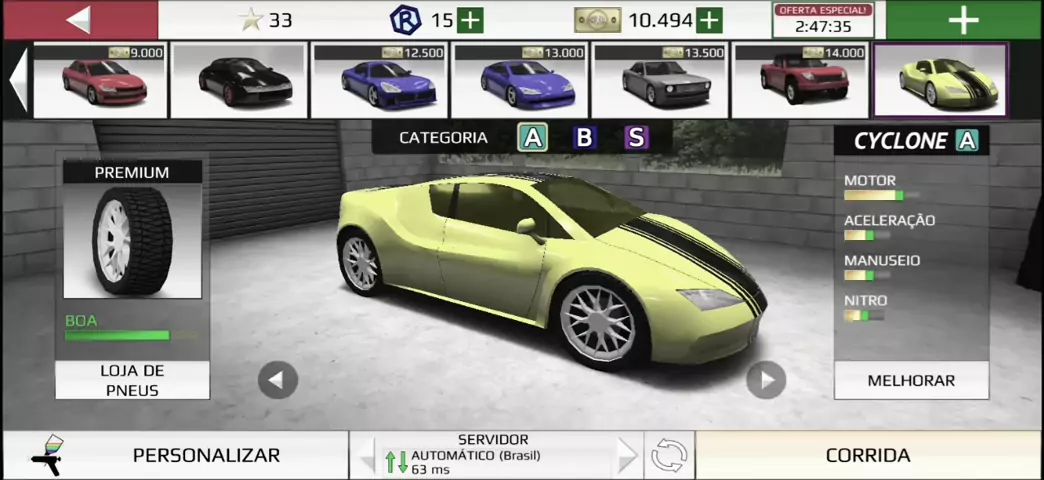Switch to category S

click(636, 138)
